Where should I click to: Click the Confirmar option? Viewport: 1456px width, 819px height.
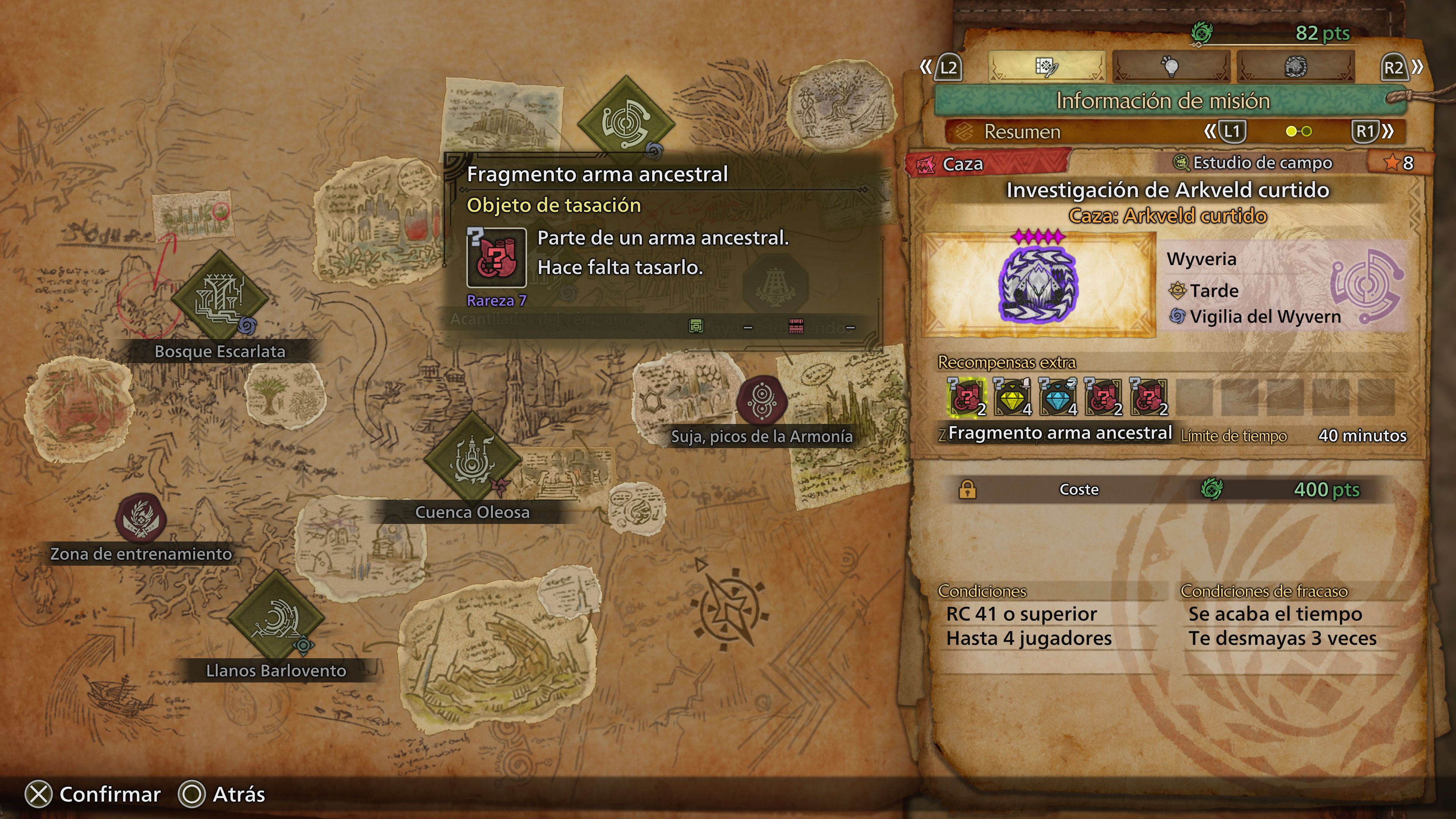coord(94,794)
